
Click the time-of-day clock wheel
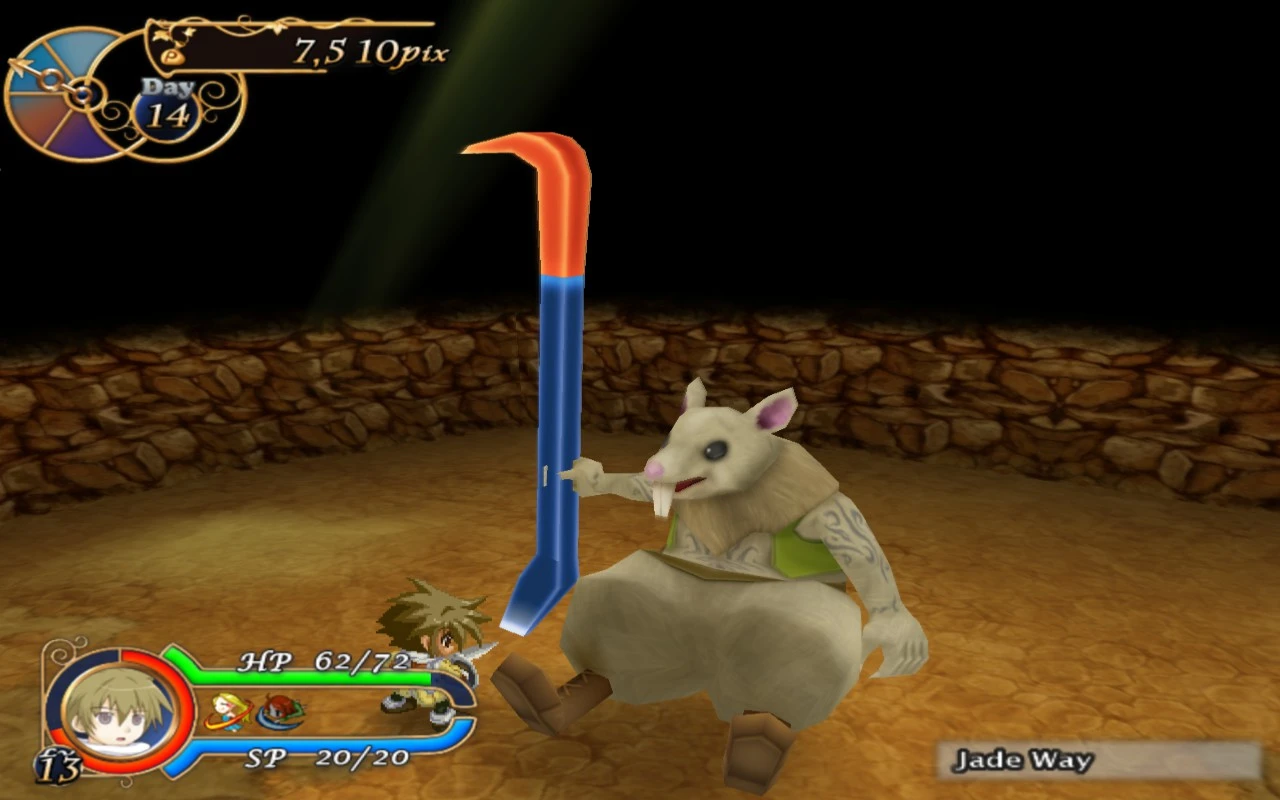[x=62, y=95]
